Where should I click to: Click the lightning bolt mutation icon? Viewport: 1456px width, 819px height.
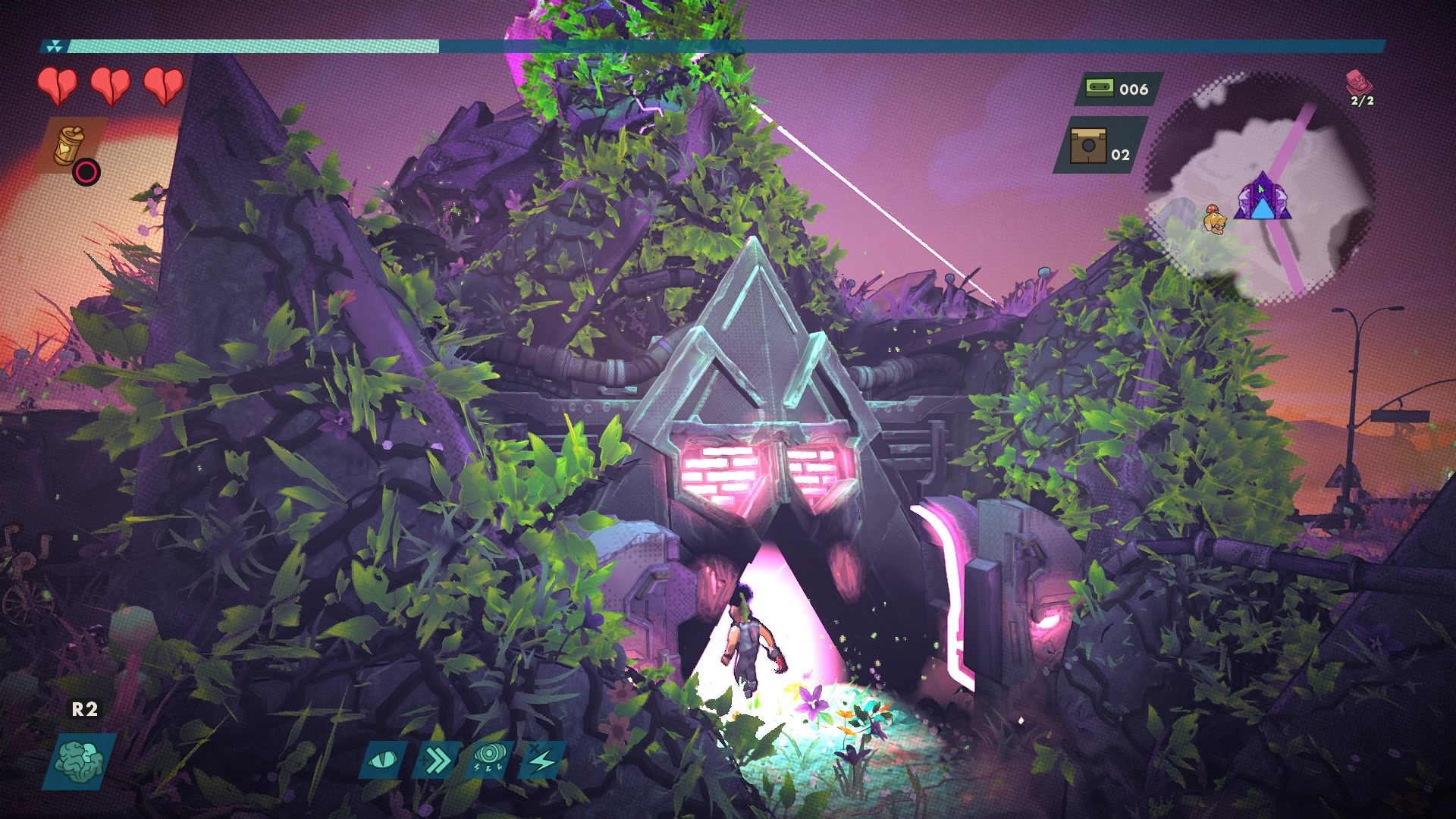pyautogui.click(x=542, y=759)
